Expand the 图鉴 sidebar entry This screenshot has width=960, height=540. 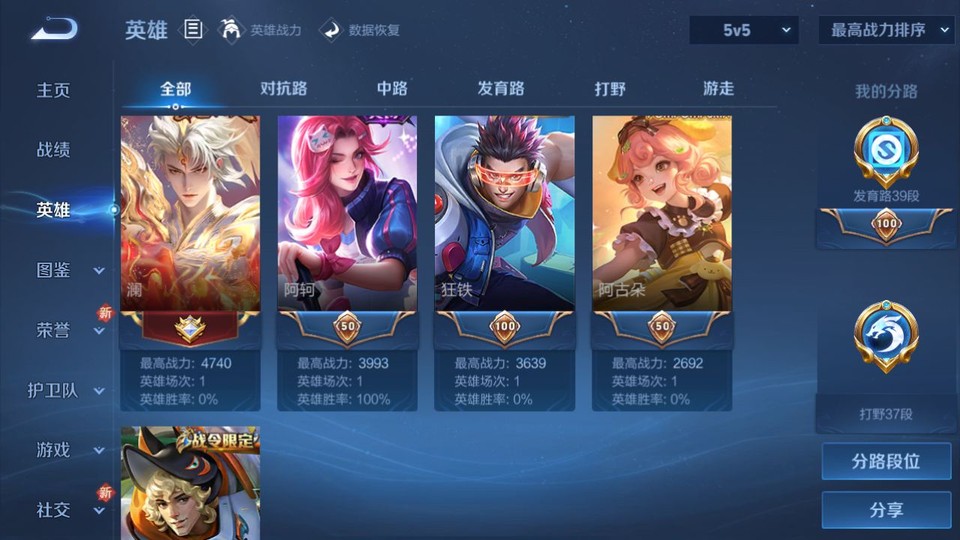pyautogui.click(x=60, y=270)
